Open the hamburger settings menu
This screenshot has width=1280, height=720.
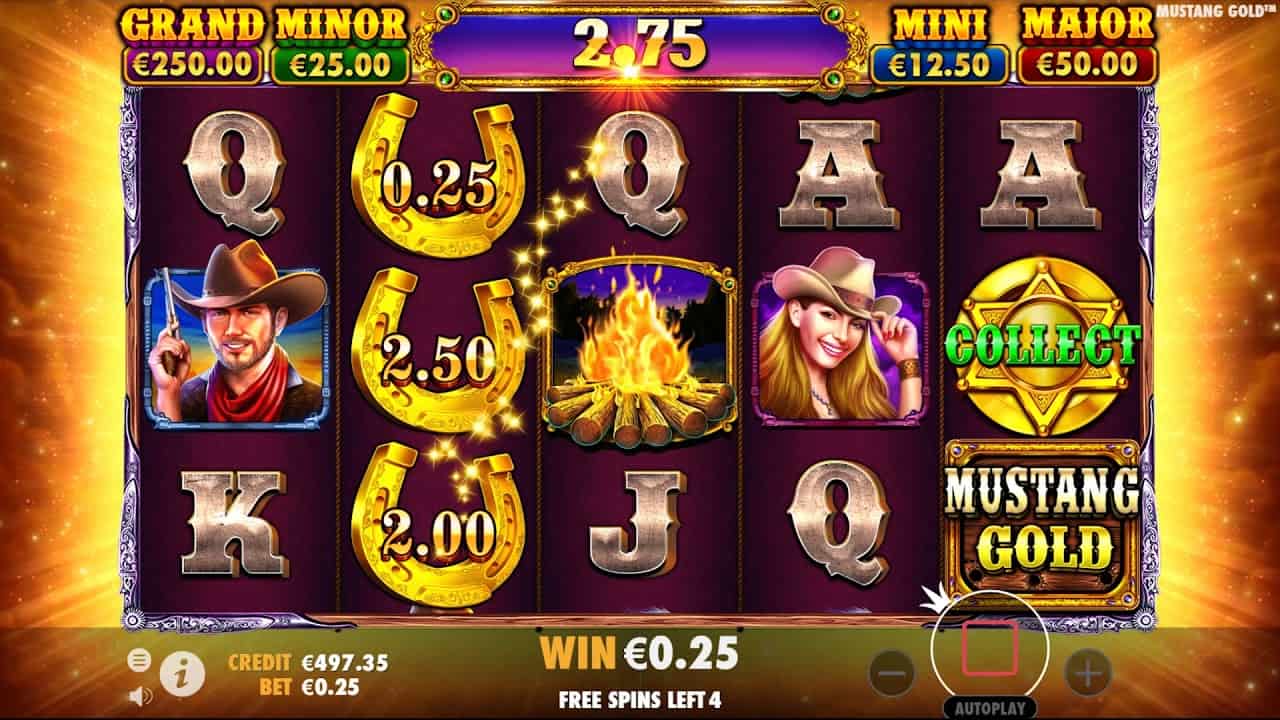pos(140,660)
